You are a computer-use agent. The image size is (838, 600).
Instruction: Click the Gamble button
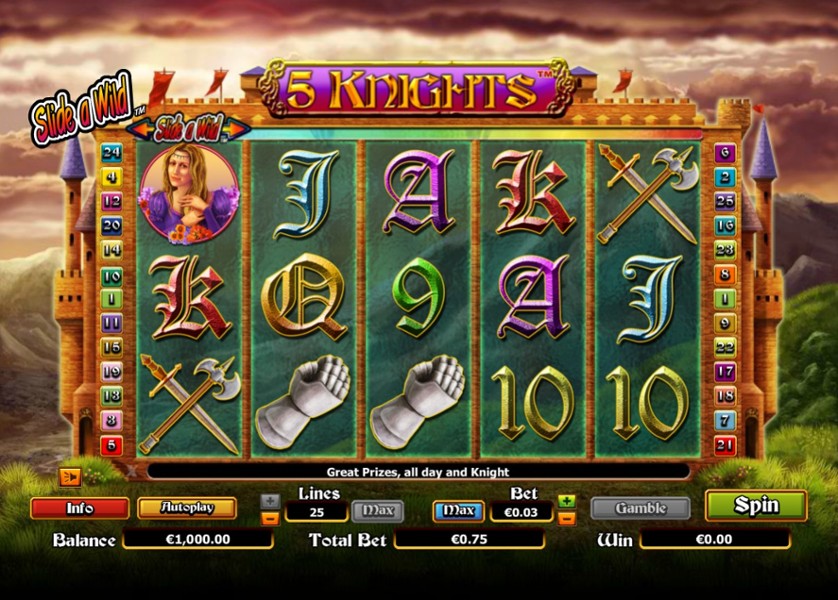pos(640,508)
